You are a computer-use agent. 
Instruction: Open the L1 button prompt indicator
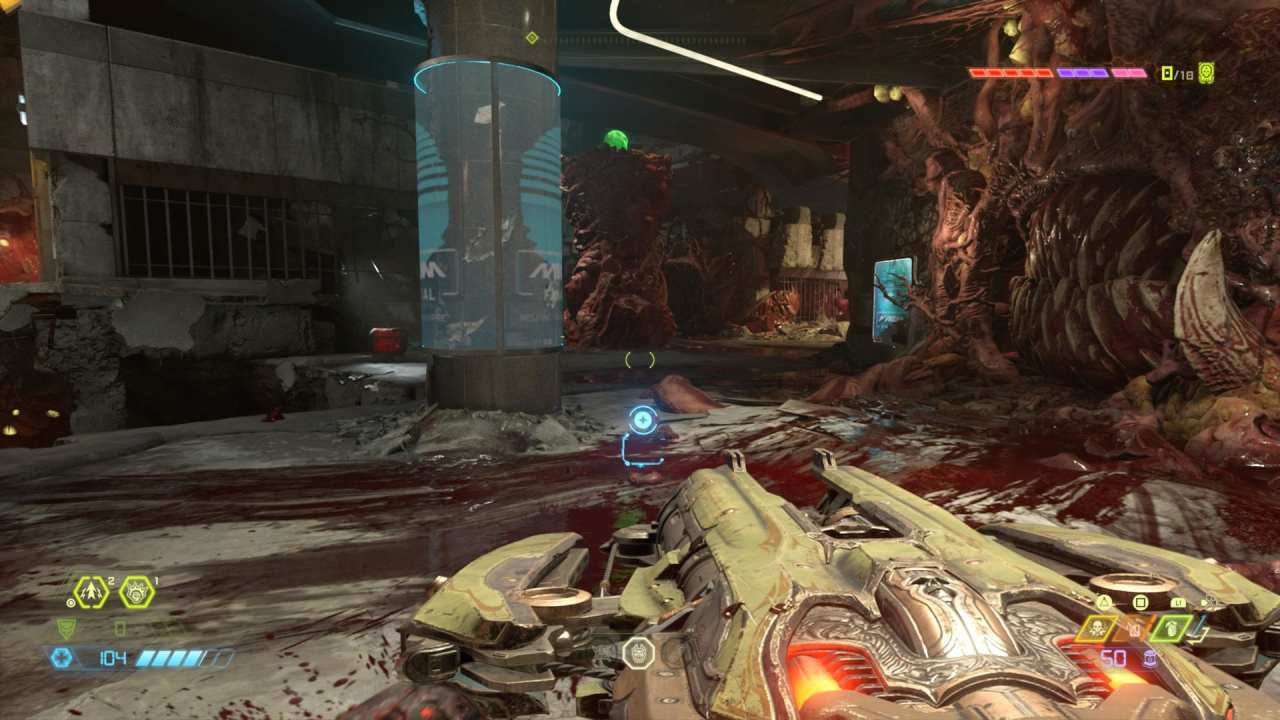[x=1177, y=602]
